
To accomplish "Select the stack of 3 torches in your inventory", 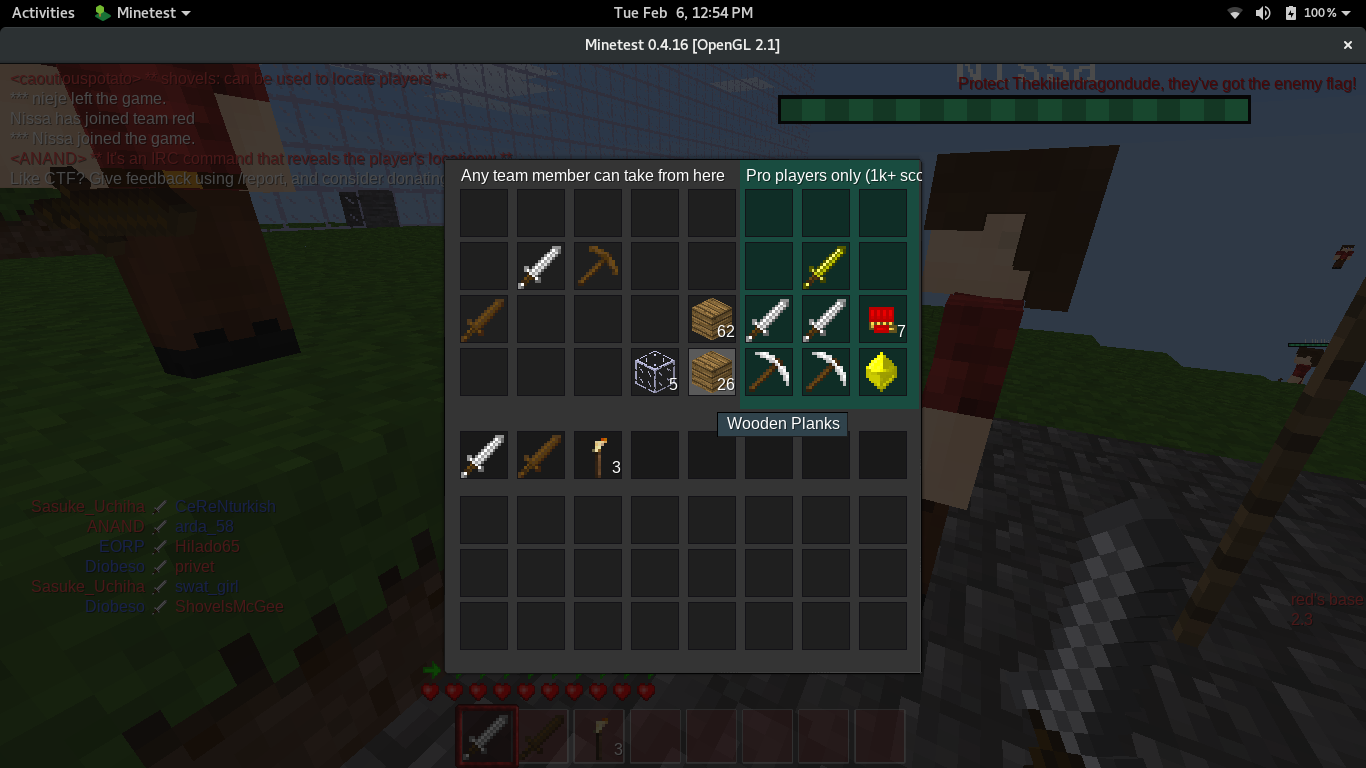I will (x=597, y=454).
